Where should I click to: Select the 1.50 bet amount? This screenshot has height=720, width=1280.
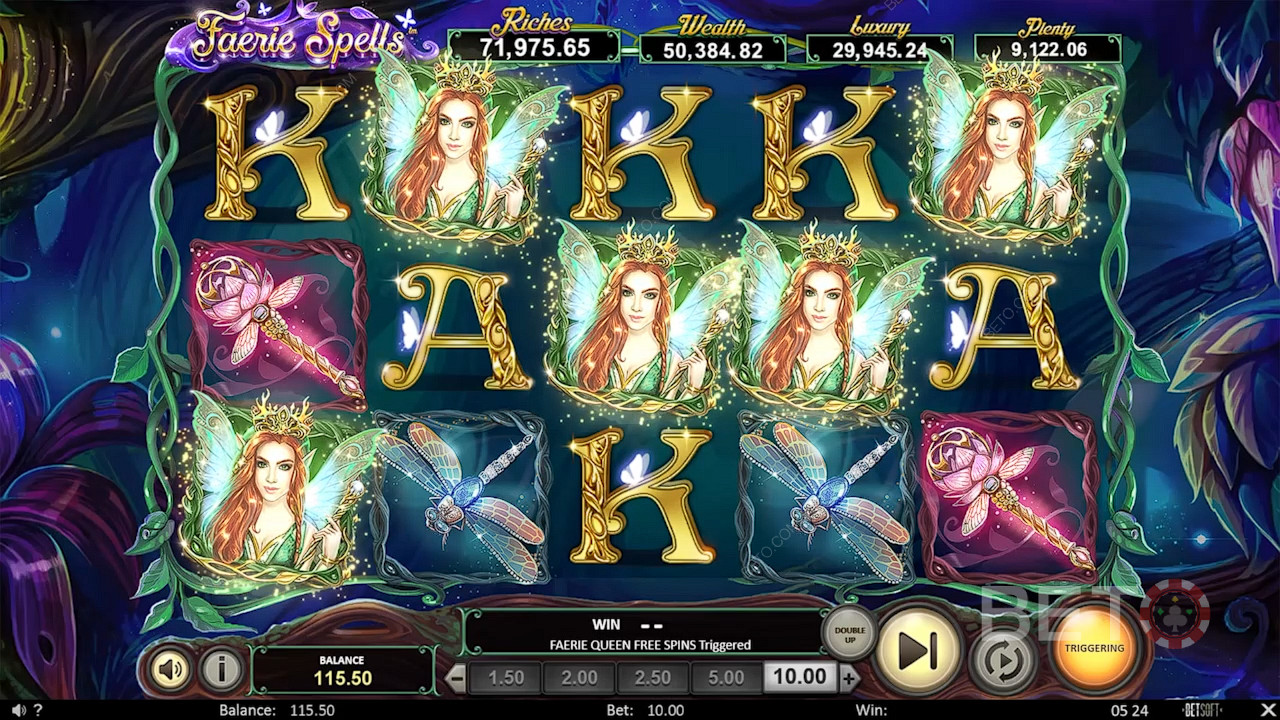(506, 678)
